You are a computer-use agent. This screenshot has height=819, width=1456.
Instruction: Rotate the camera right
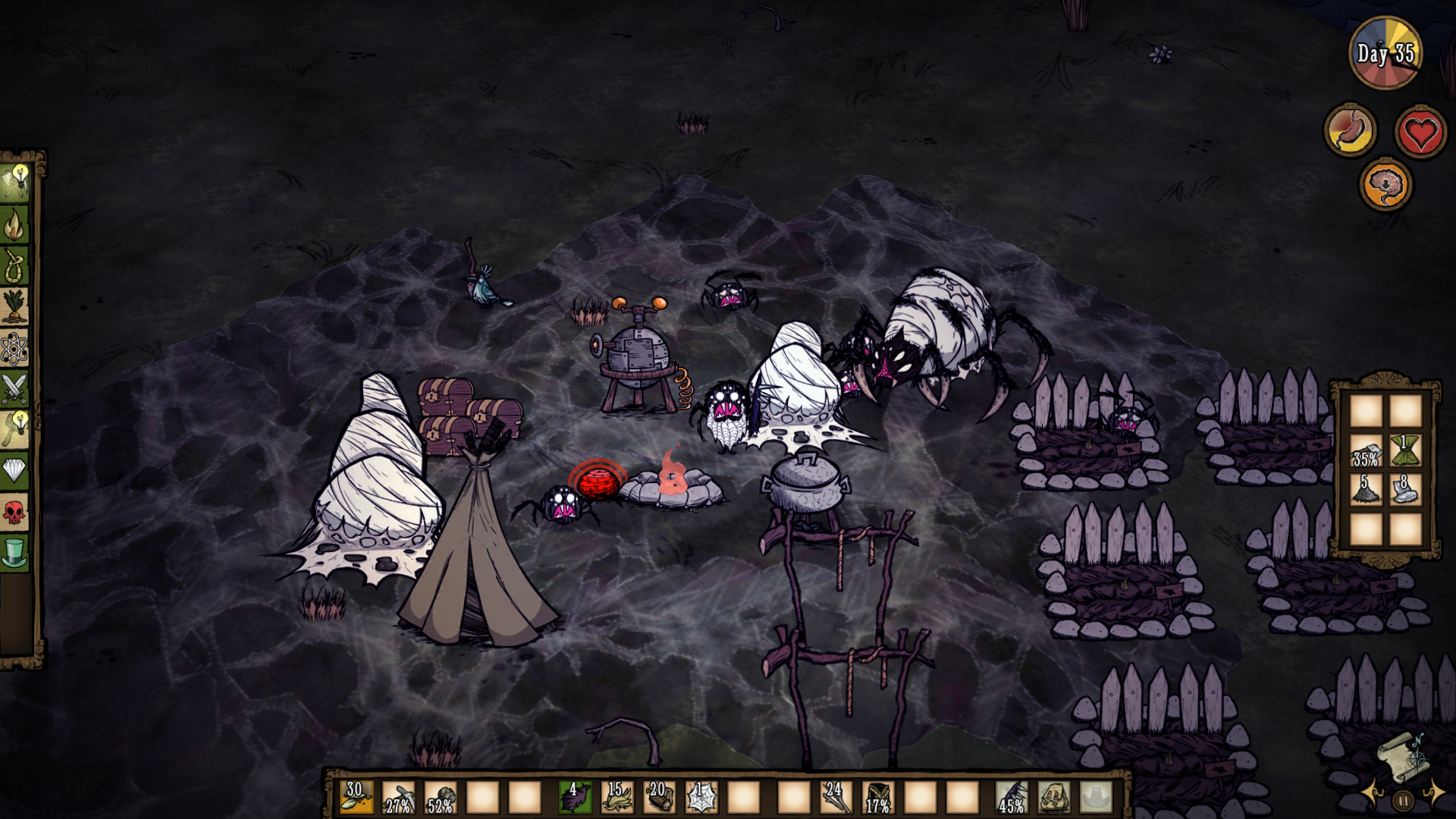(1435, 792)
